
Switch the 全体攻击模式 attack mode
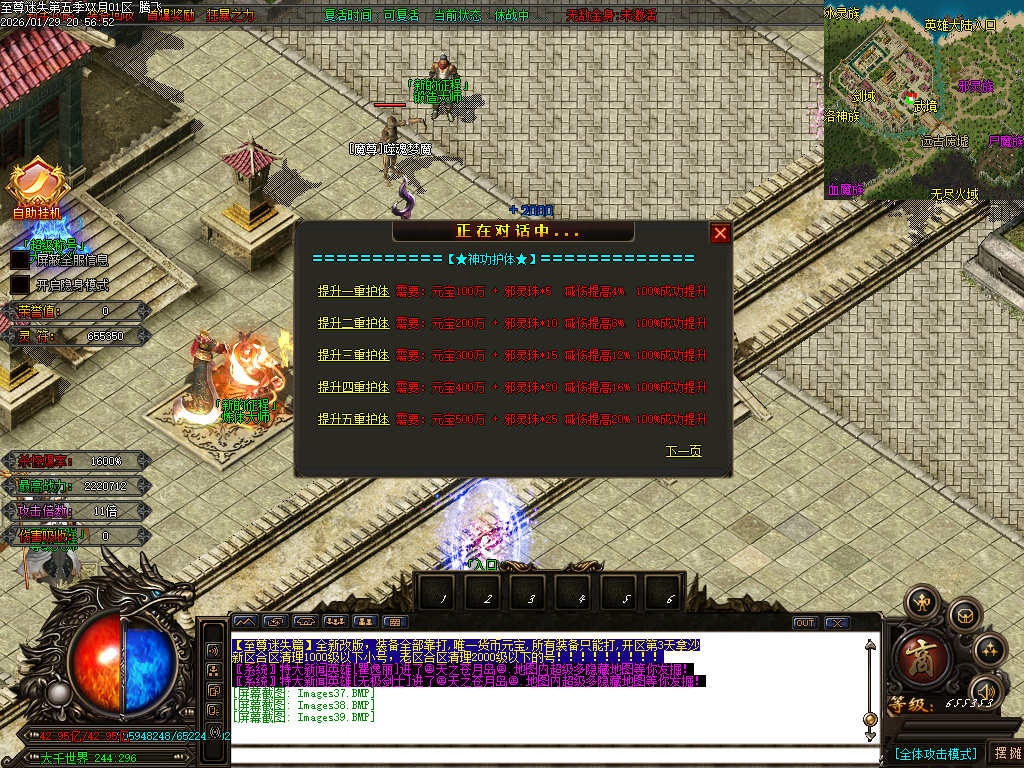[x=935, y=753]
